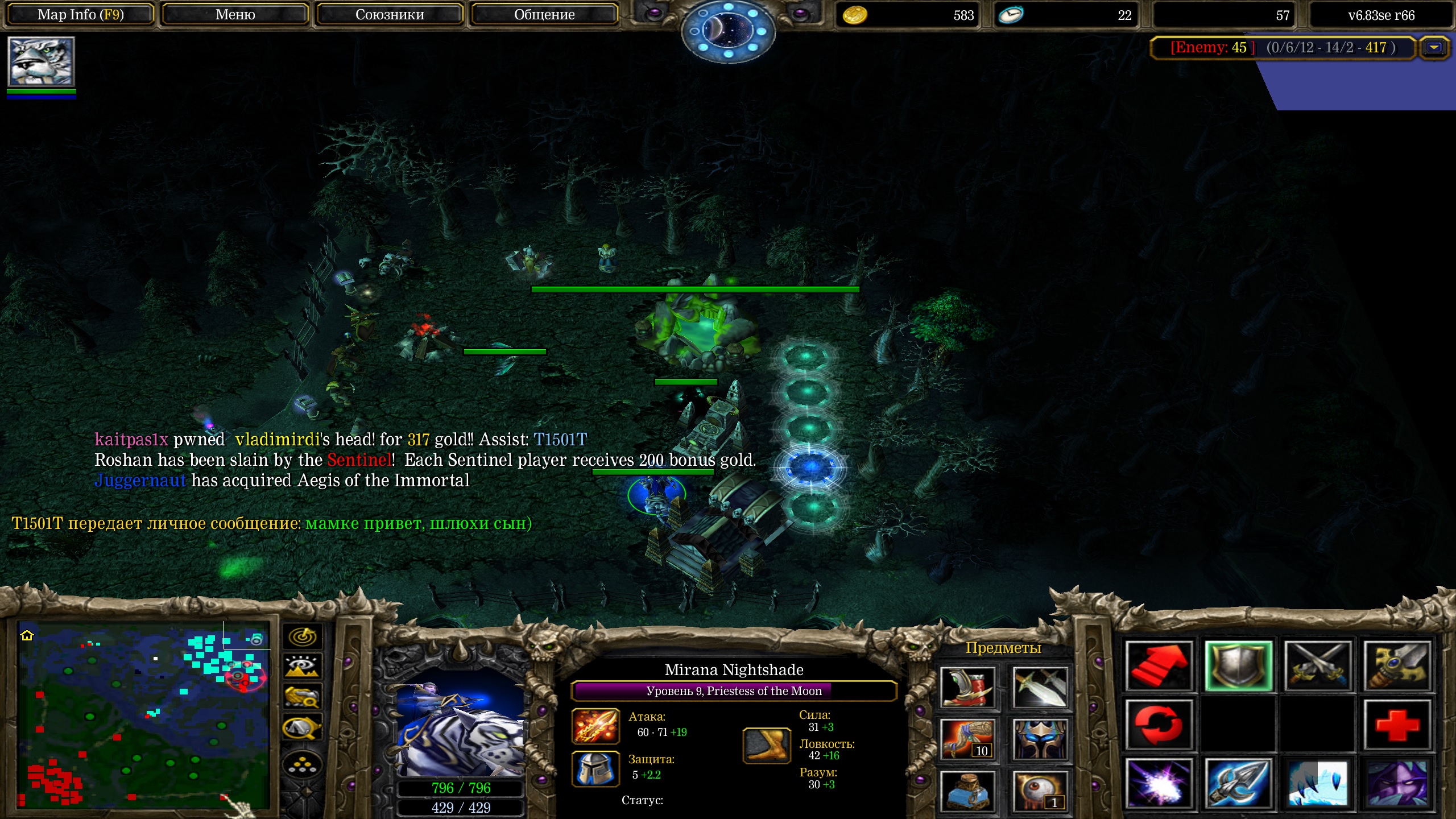Viewport: 1456px width, 819px height.
Task: Cast the purple starburst Starfall ability
Action: [x=1159, y=784]
